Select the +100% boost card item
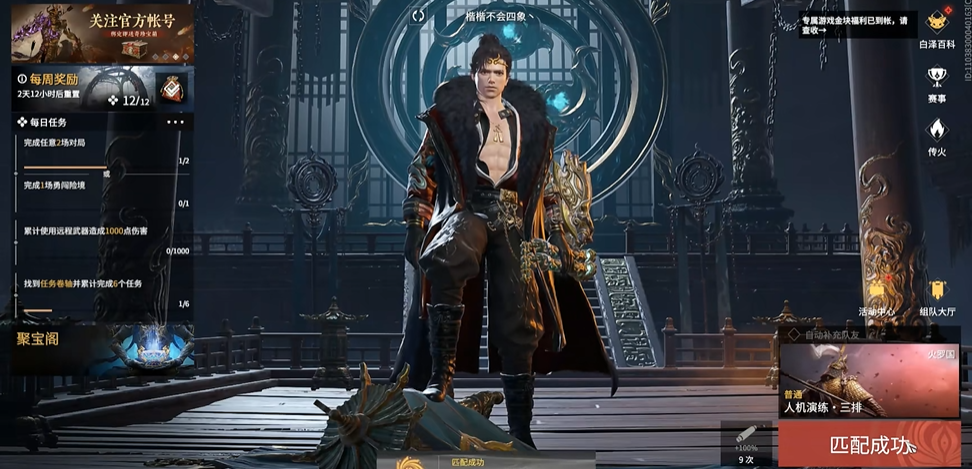The width and height of the screenshot is (972, 469). click(x=746, y=443)
